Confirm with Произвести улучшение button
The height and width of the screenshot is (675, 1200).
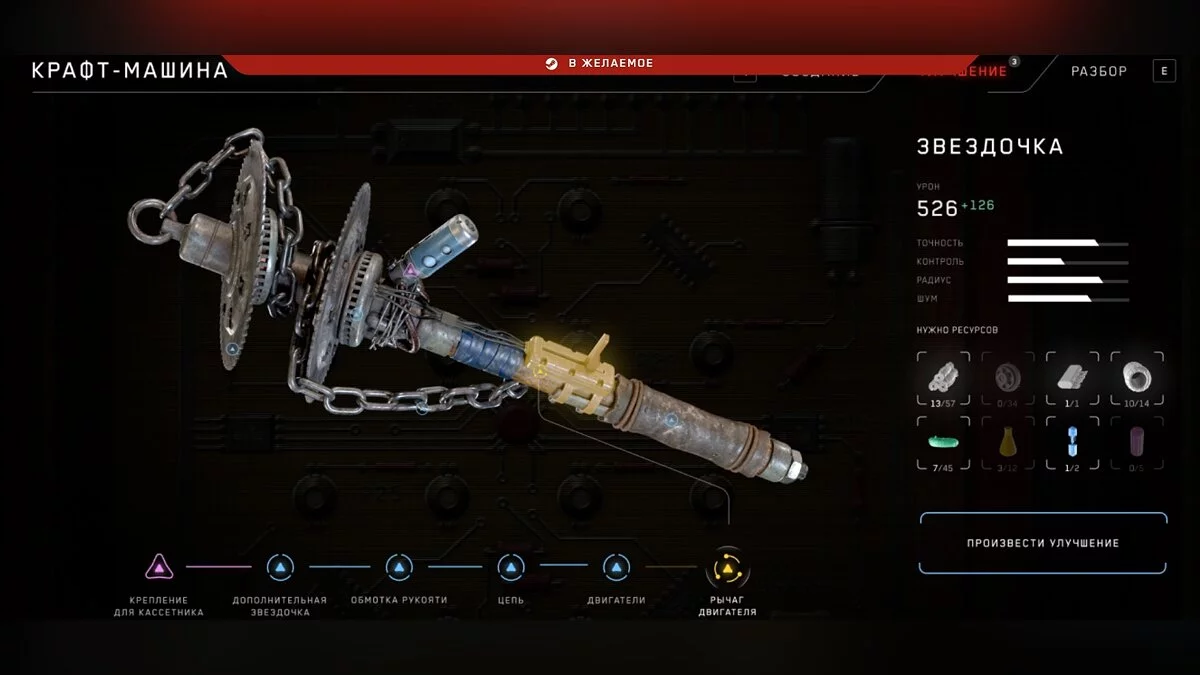point(1043,543)
